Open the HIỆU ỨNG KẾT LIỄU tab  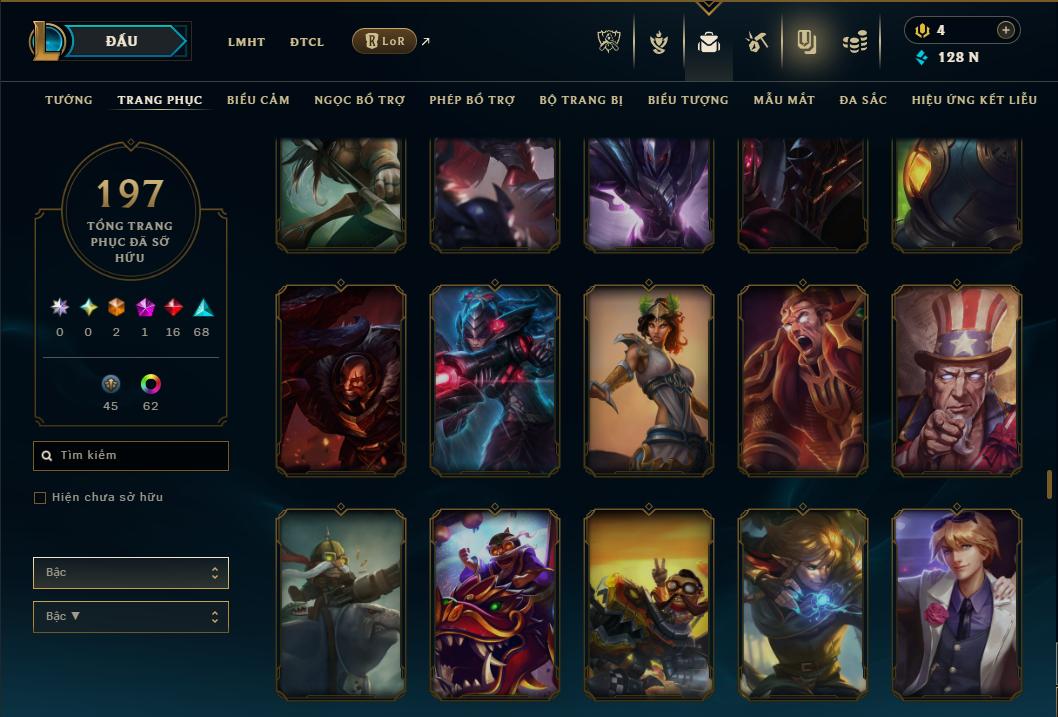(974, 100)
